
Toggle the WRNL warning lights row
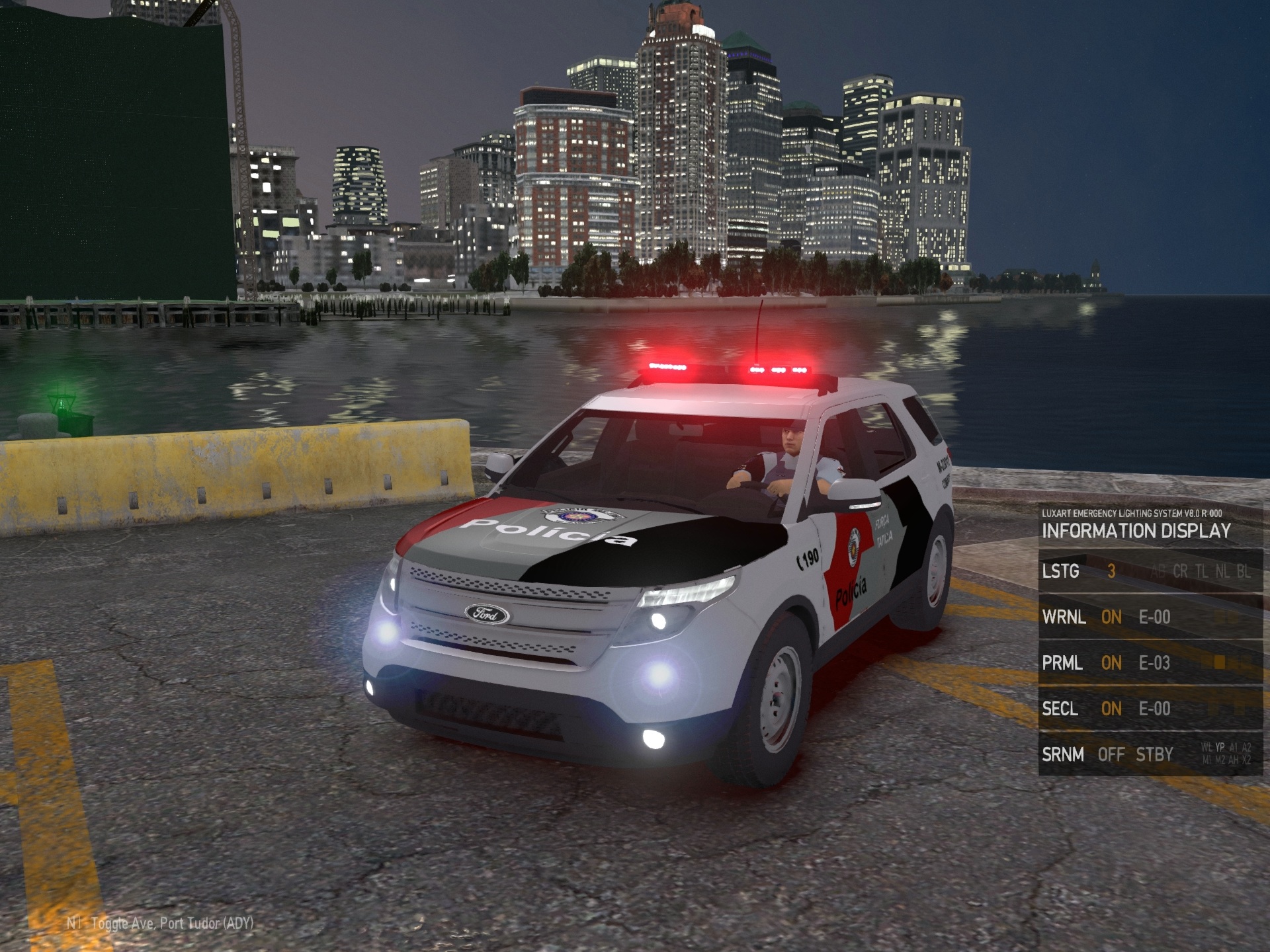[1148, 617]
